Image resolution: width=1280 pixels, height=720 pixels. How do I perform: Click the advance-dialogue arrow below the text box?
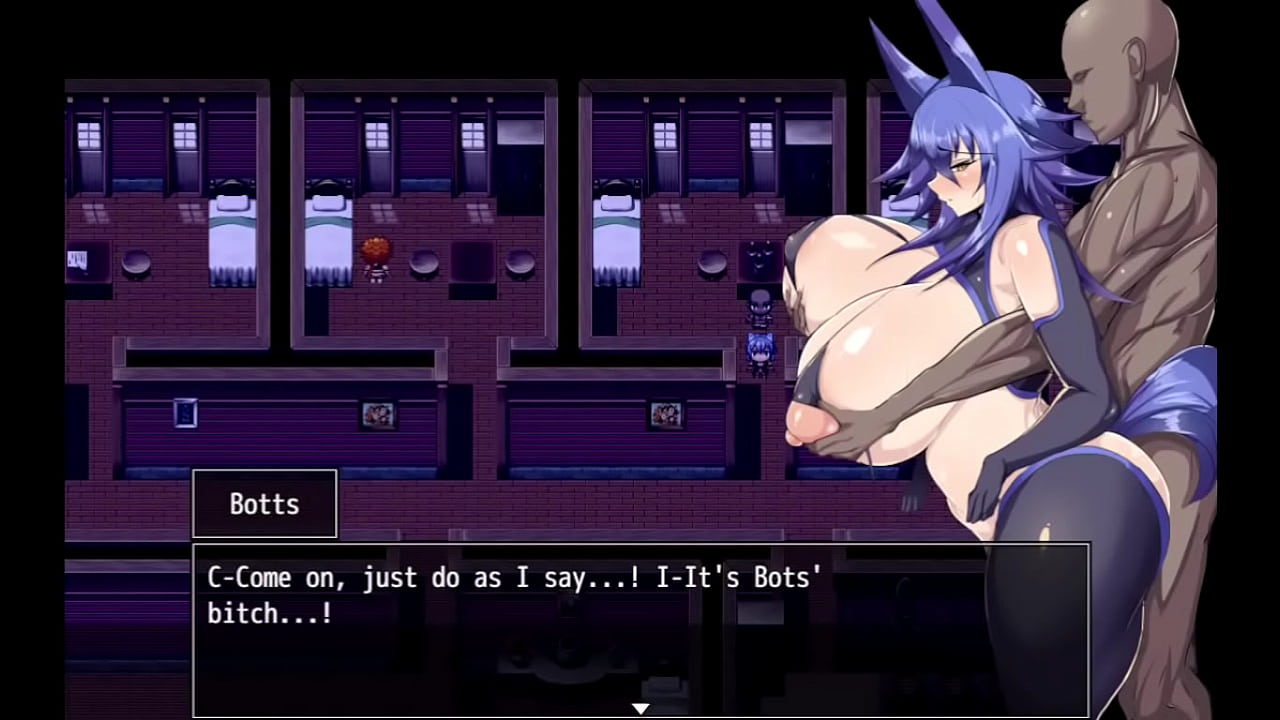640,707
